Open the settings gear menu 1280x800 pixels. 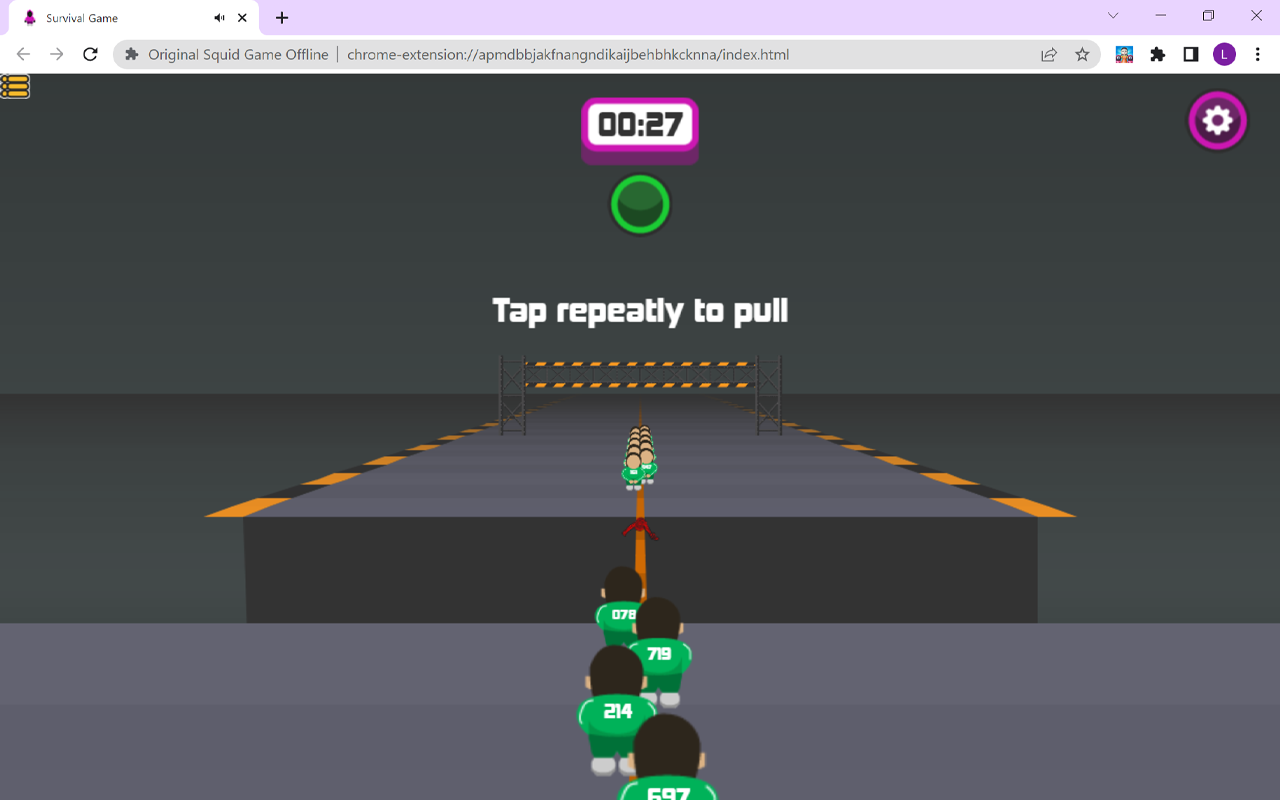click(1217, 120)
